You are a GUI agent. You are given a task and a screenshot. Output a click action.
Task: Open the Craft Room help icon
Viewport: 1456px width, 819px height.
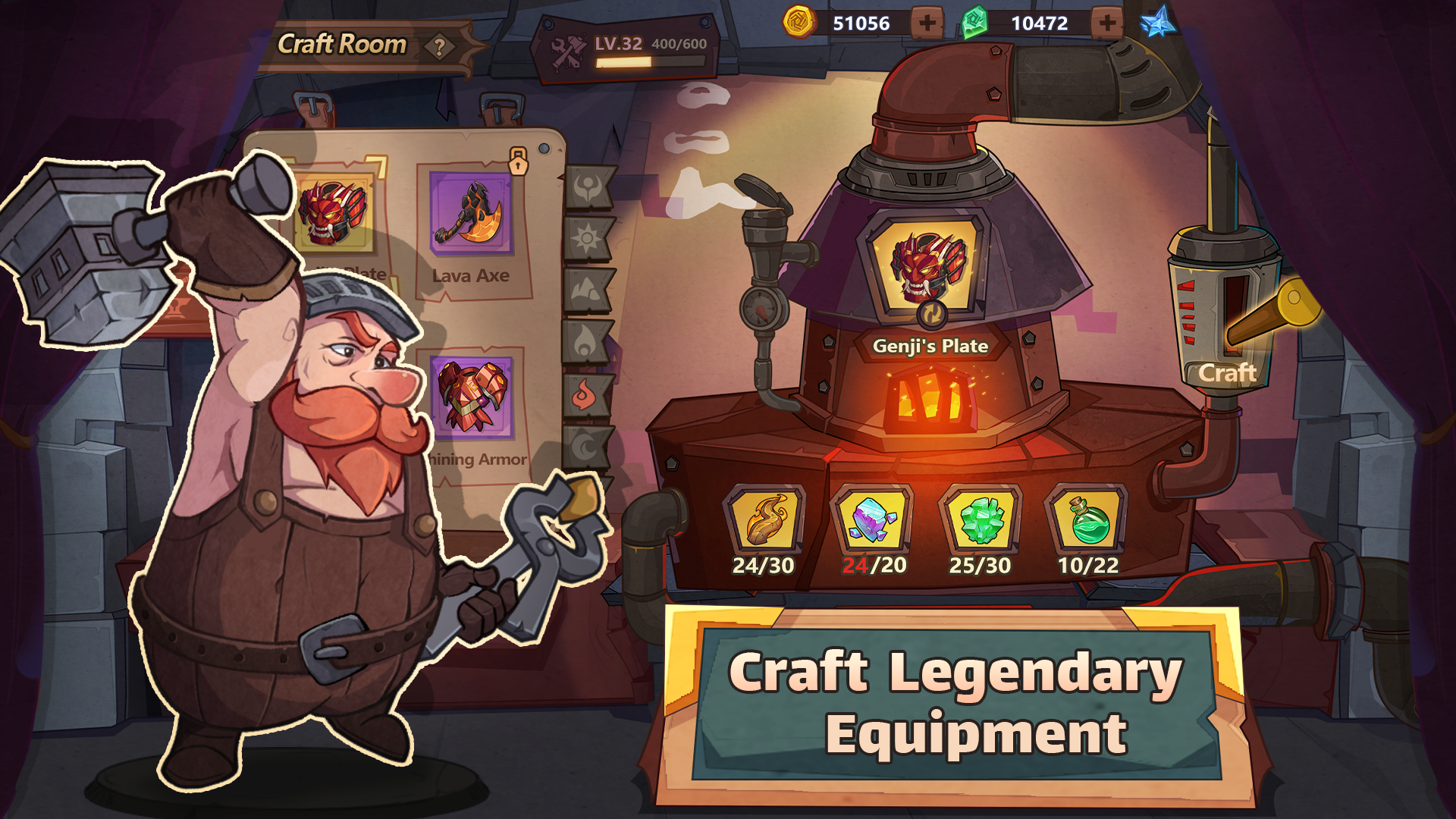click(440, 47)
